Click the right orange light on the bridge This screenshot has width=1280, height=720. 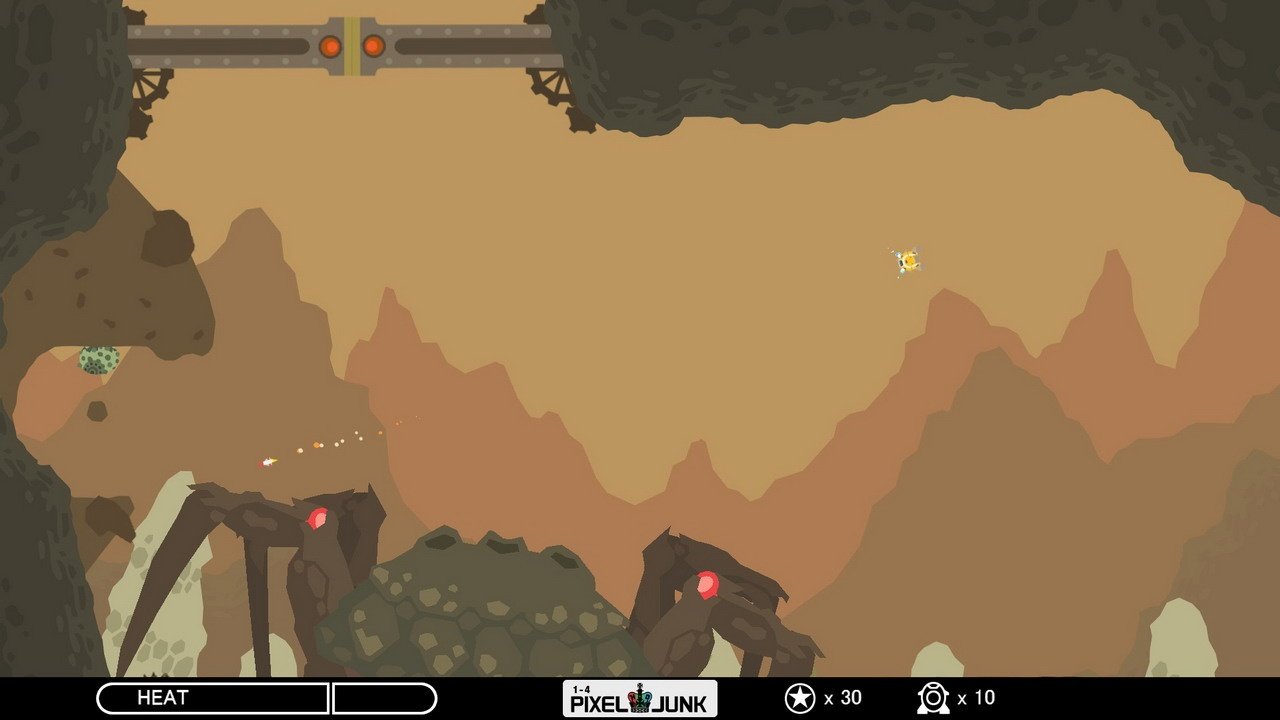[374, 46]
